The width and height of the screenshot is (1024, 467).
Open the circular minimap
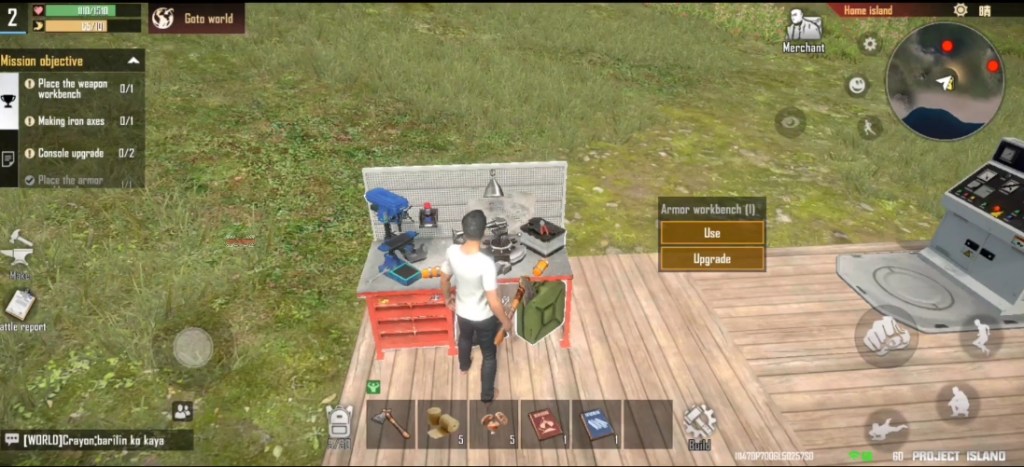tap(945, 82)
